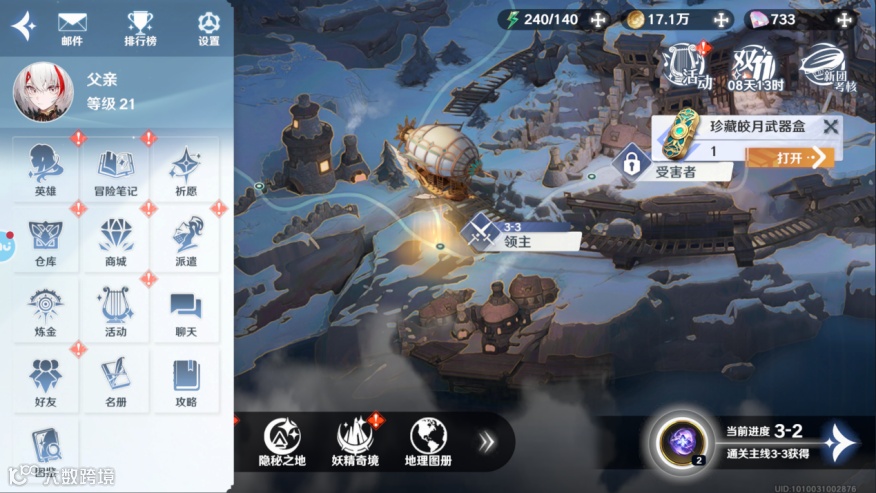Viewport: 876px width, 493px height.
Task: Close the 珍藏皎月武器盒 popup
Action: (829, 127)
